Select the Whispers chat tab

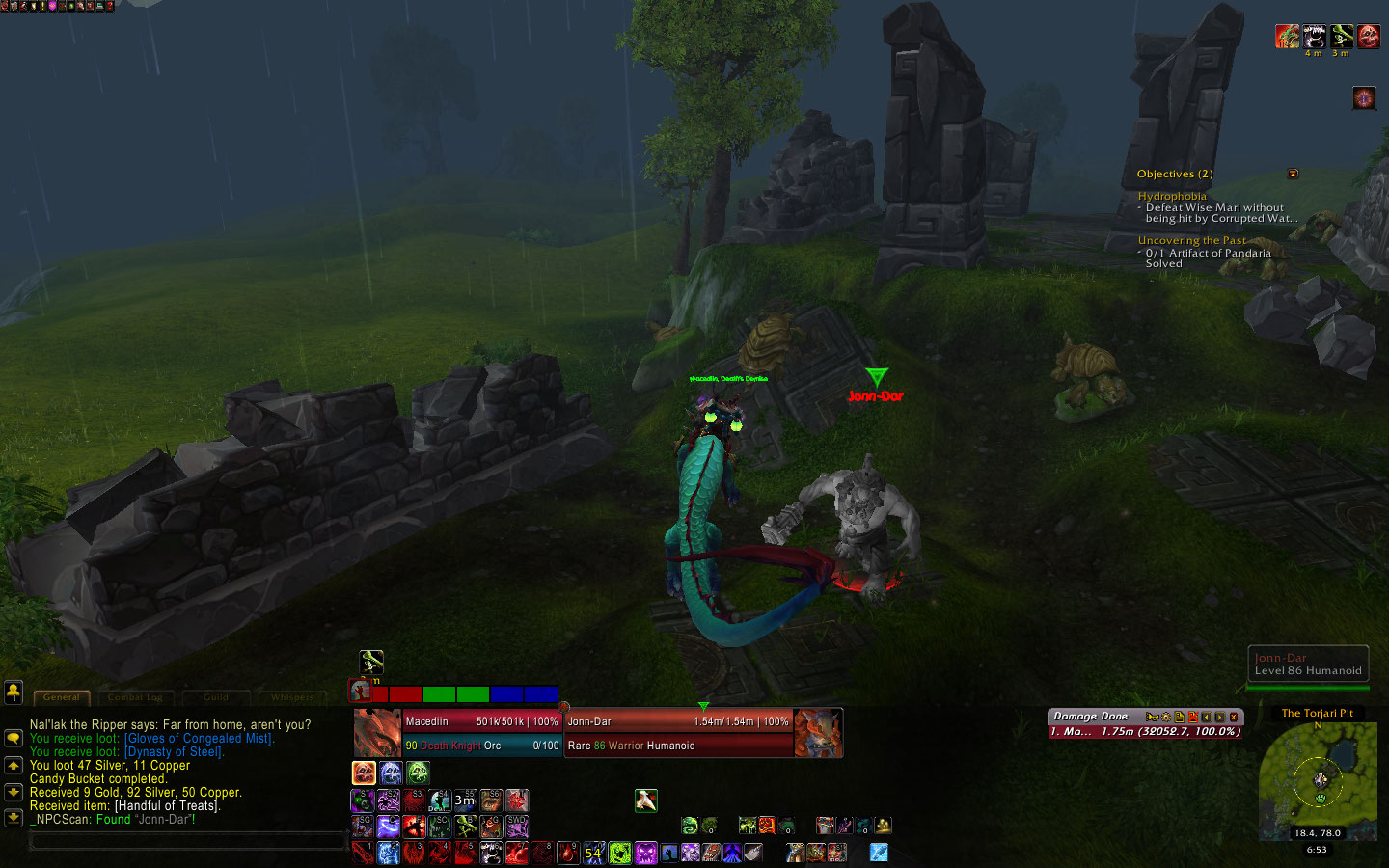coord(292,697)
